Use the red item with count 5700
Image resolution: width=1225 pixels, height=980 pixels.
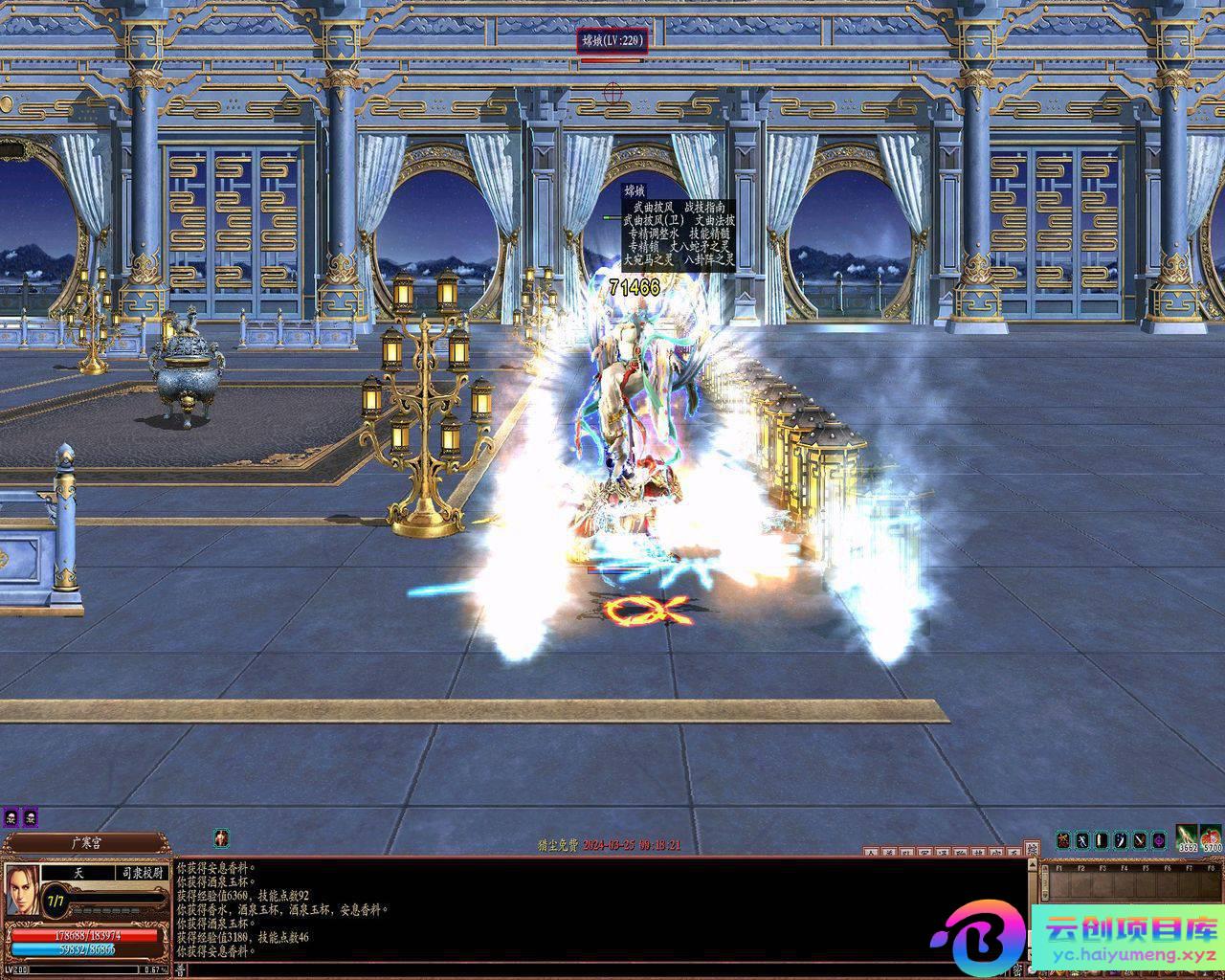click(1212, 838)
